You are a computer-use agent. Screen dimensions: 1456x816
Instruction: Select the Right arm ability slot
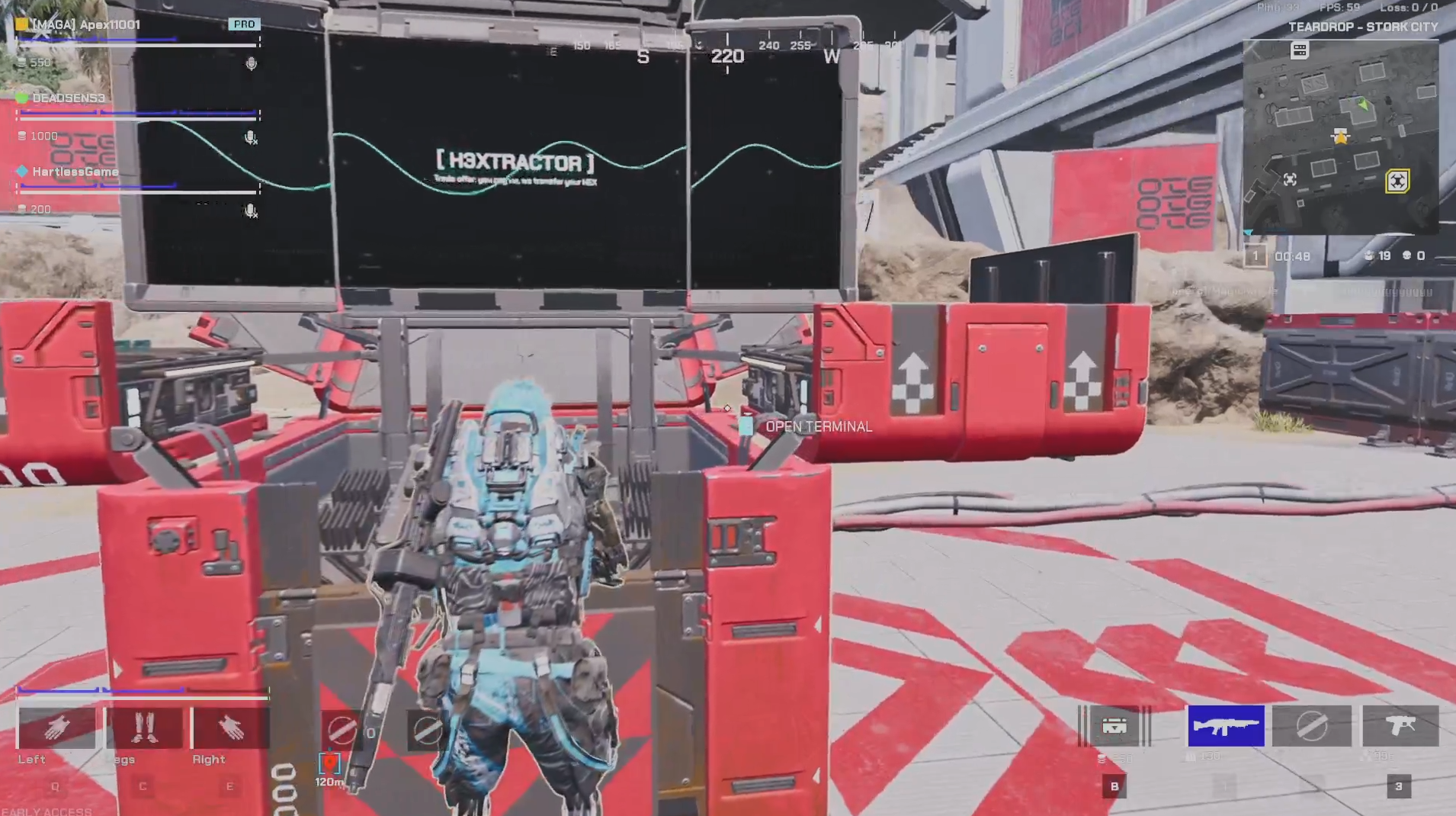230,728
